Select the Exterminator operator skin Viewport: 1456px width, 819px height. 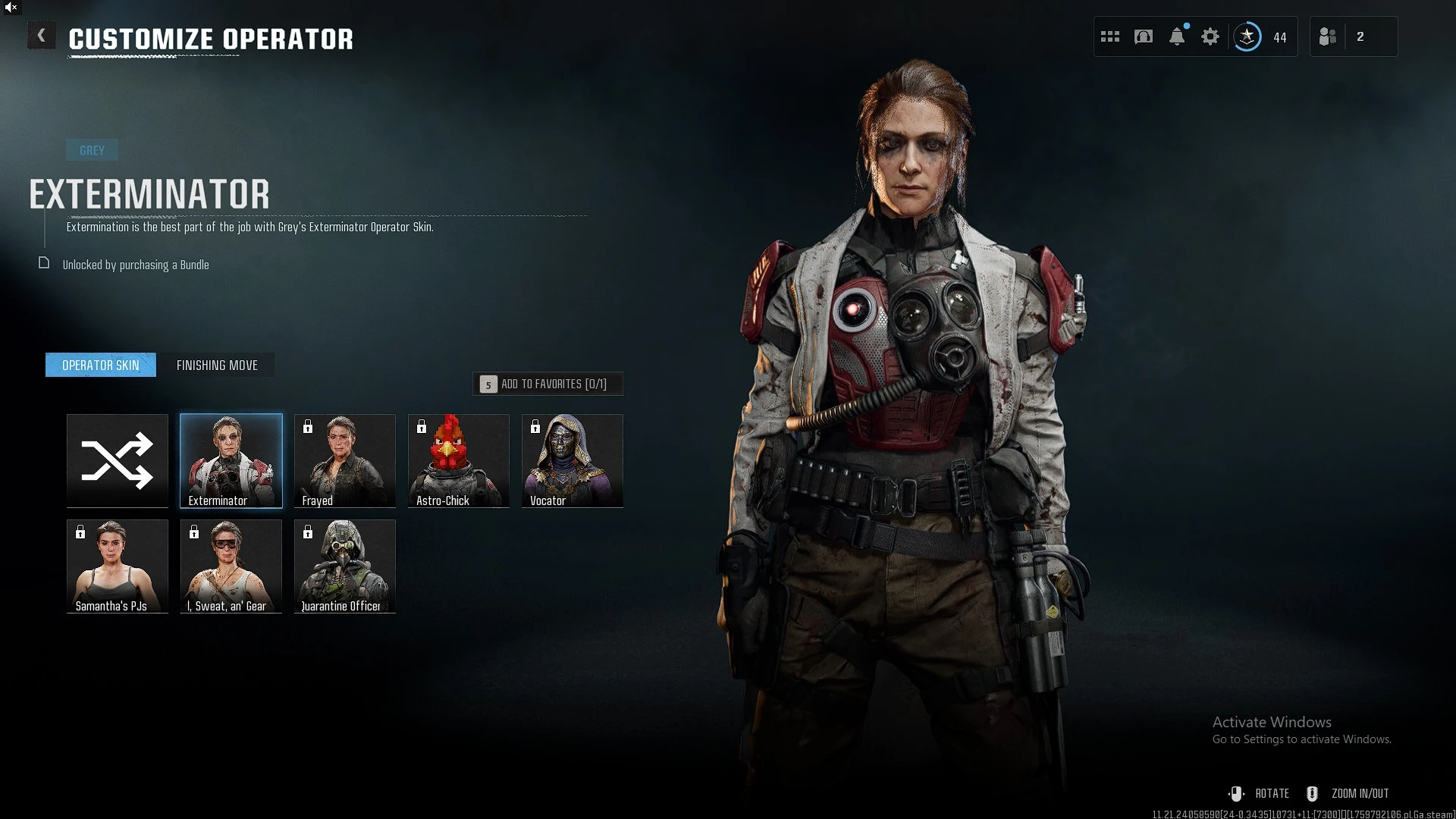(231, 460)
